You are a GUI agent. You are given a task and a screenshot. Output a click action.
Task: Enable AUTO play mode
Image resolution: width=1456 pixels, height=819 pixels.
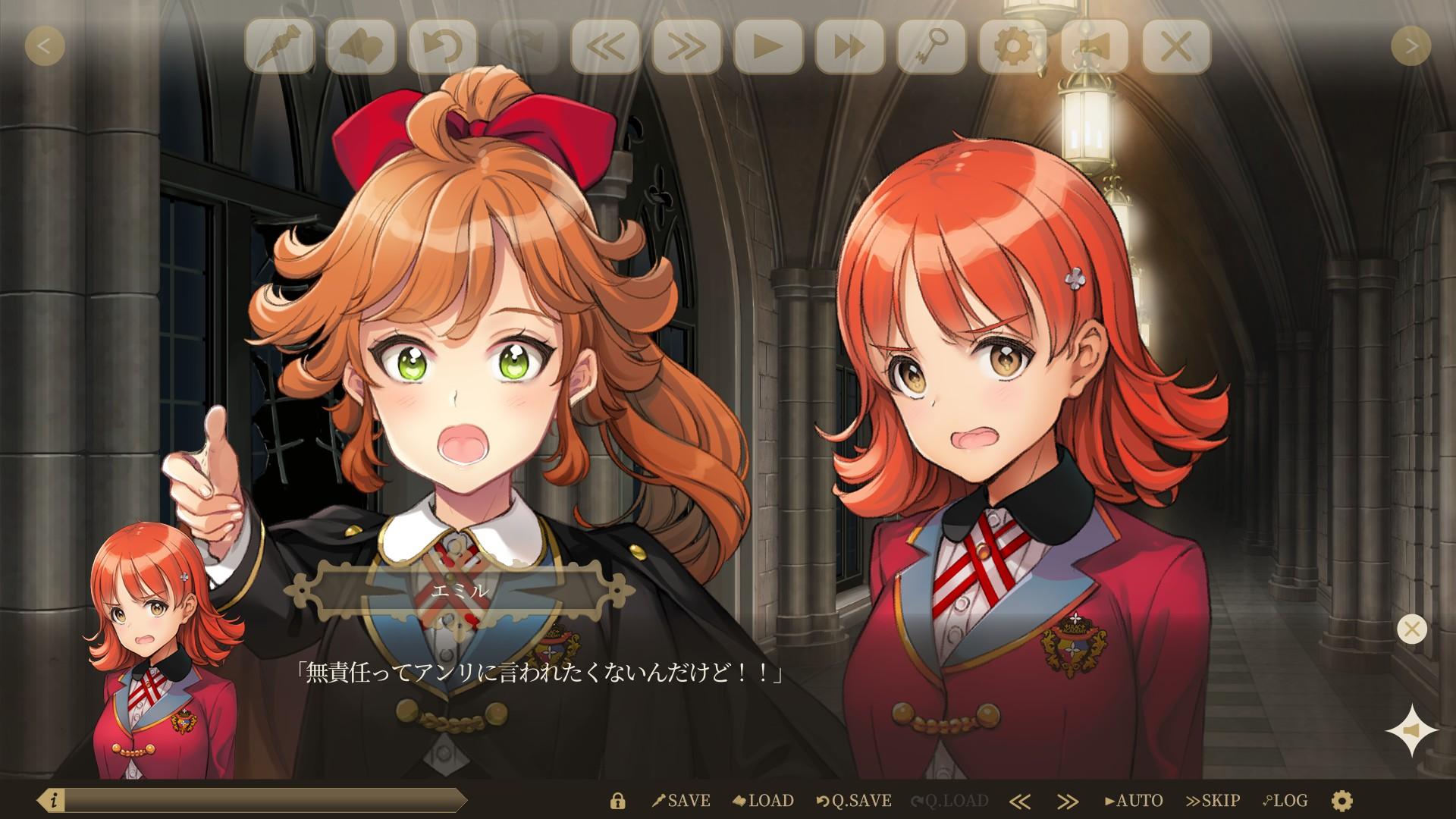point(1134,799)
